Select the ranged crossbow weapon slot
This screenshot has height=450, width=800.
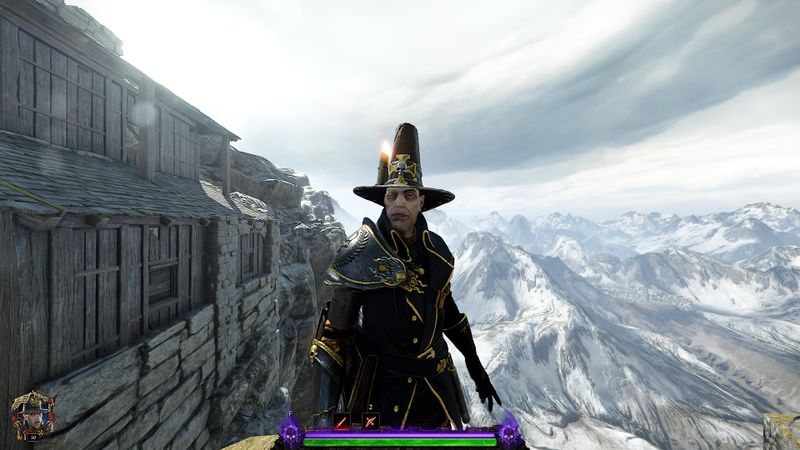(x=370, y=421)
